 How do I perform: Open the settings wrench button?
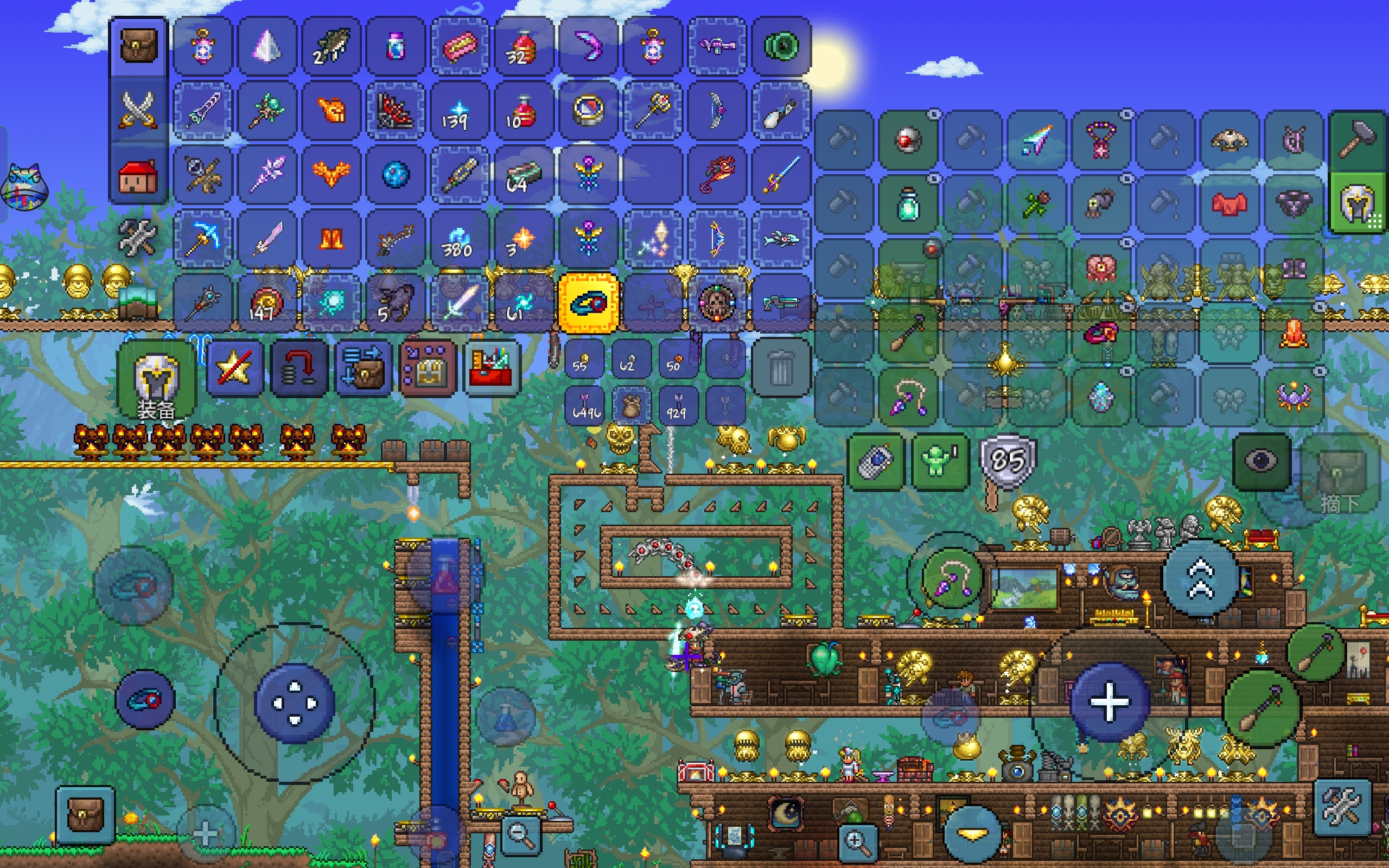pos(1342,807)
